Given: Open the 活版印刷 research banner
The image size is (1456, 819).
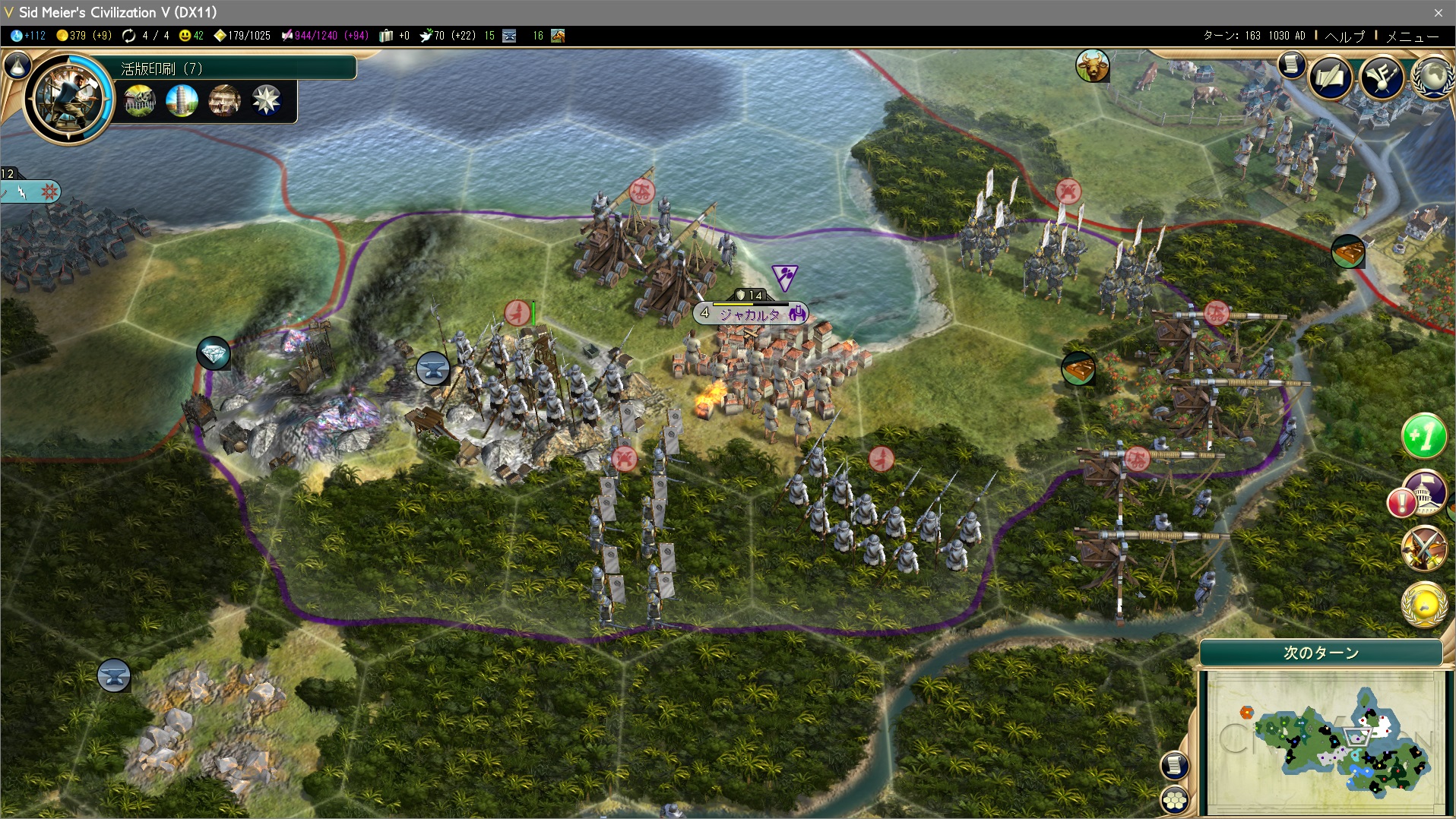Looking at the screenshot, I should (236, 68).
